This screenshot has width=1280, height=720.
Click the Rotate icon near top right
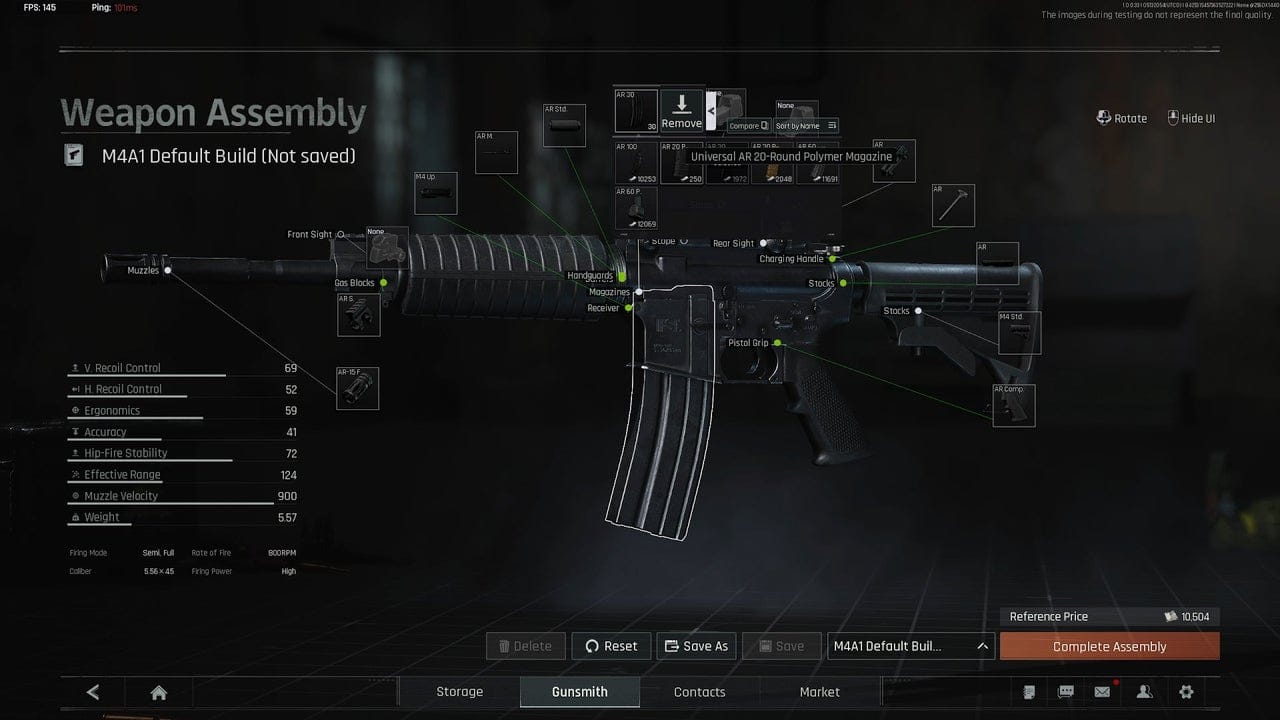pyautogui.click(x=1102, y=117)
